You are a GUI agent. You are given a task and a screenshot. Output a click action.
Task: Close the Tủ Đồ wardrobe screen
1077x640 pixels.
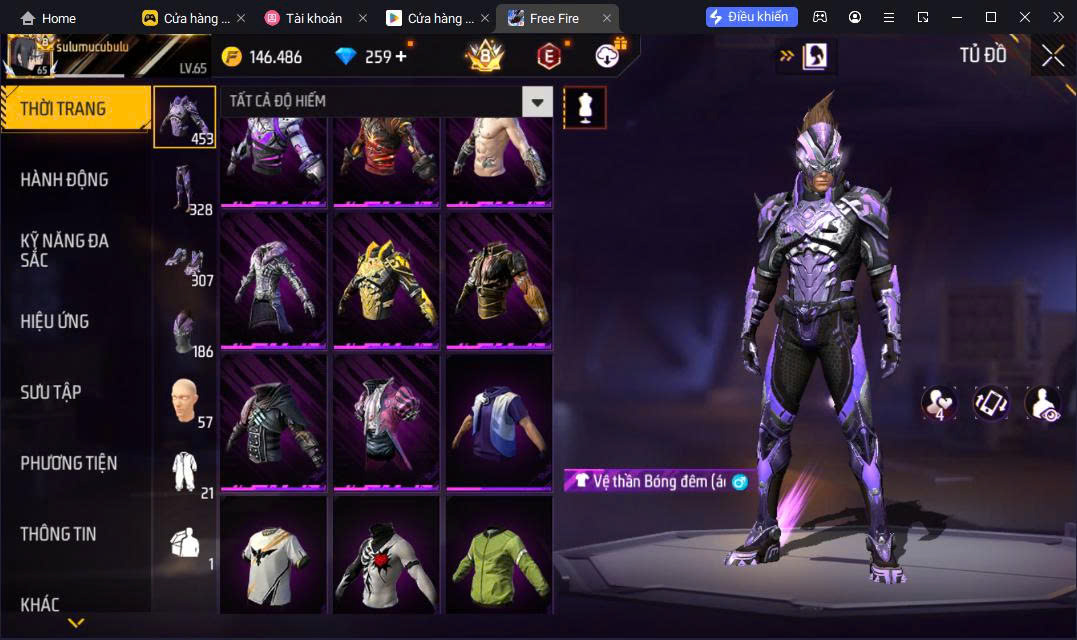click(1052, 56)
